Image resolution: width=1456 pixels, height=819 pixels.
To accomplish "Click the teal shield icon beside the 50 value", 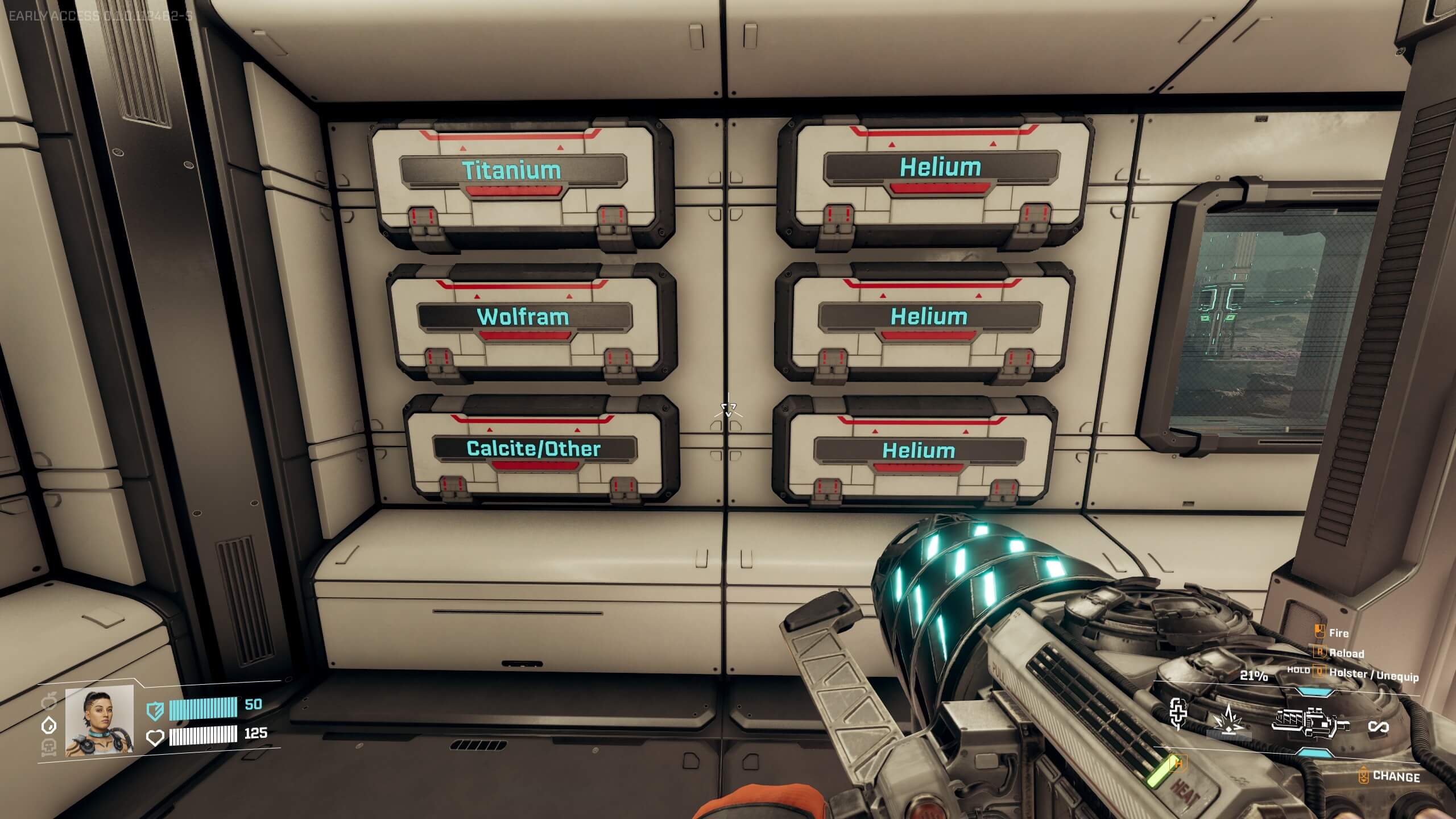I will click(x=155, y=712).
